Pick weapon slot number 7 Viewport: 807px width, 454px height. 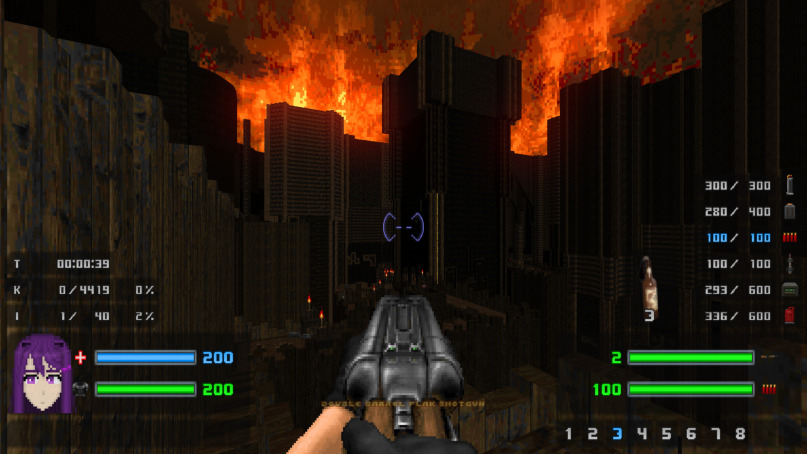[715, 434]
